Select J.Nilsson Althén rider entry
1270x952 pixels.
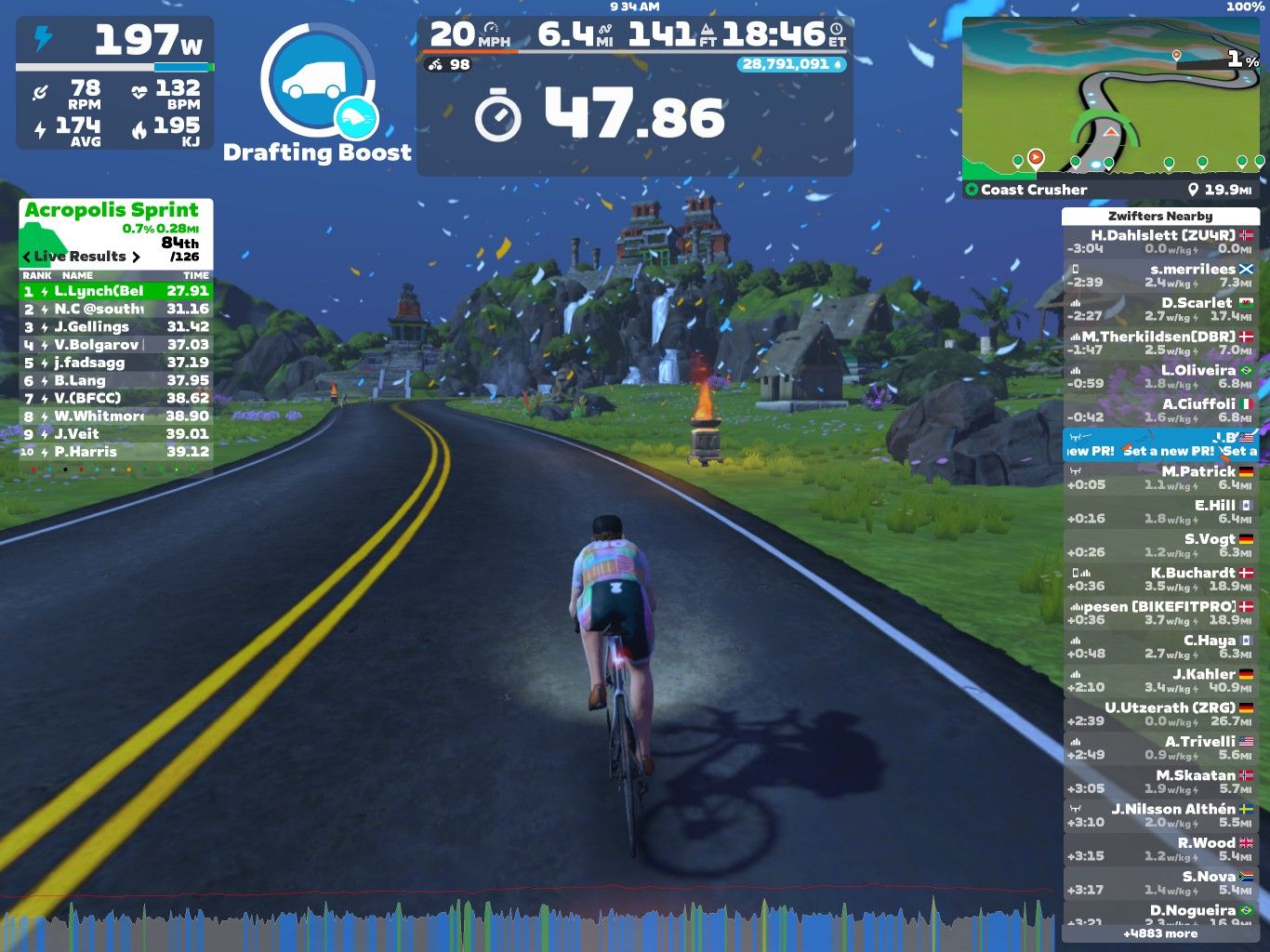tap(1159, 815)
